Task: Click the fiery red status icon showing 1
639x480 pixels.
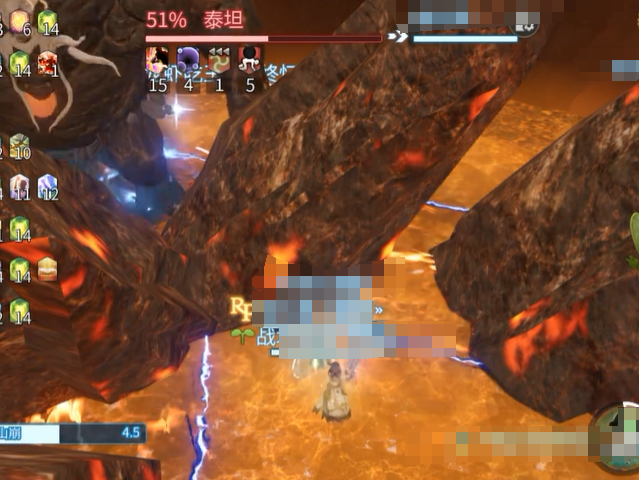Action: coord(48,64)
